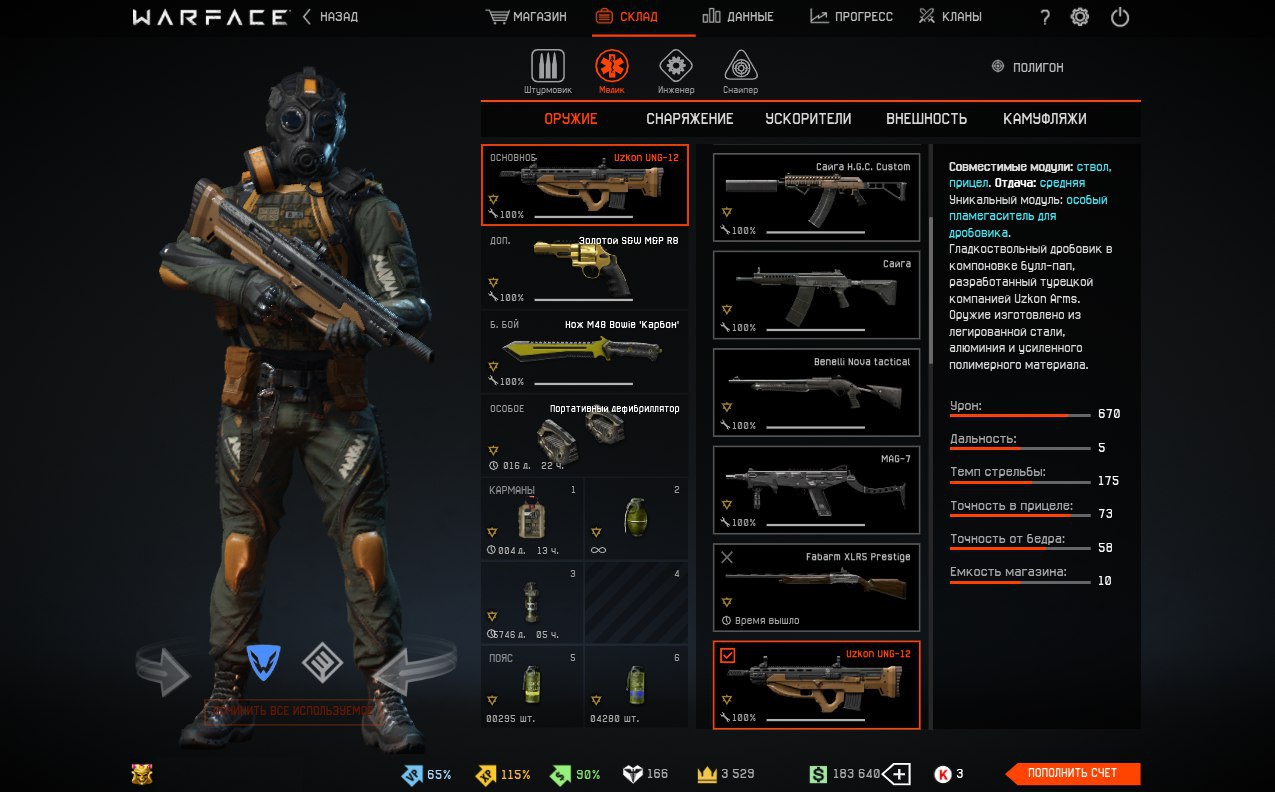Open the ПРОГРЕСС menu
This screenshot has height=792, width=1275.
click(x=851, y=17)
